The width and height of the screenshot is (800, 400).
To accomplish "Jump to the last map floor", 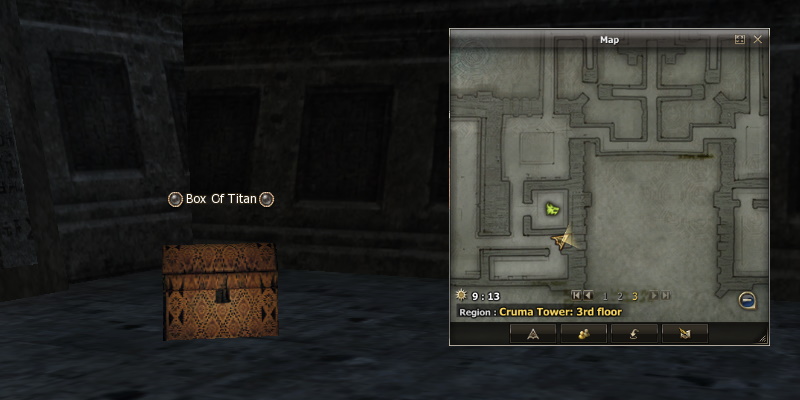I will [x=665, y=296].
